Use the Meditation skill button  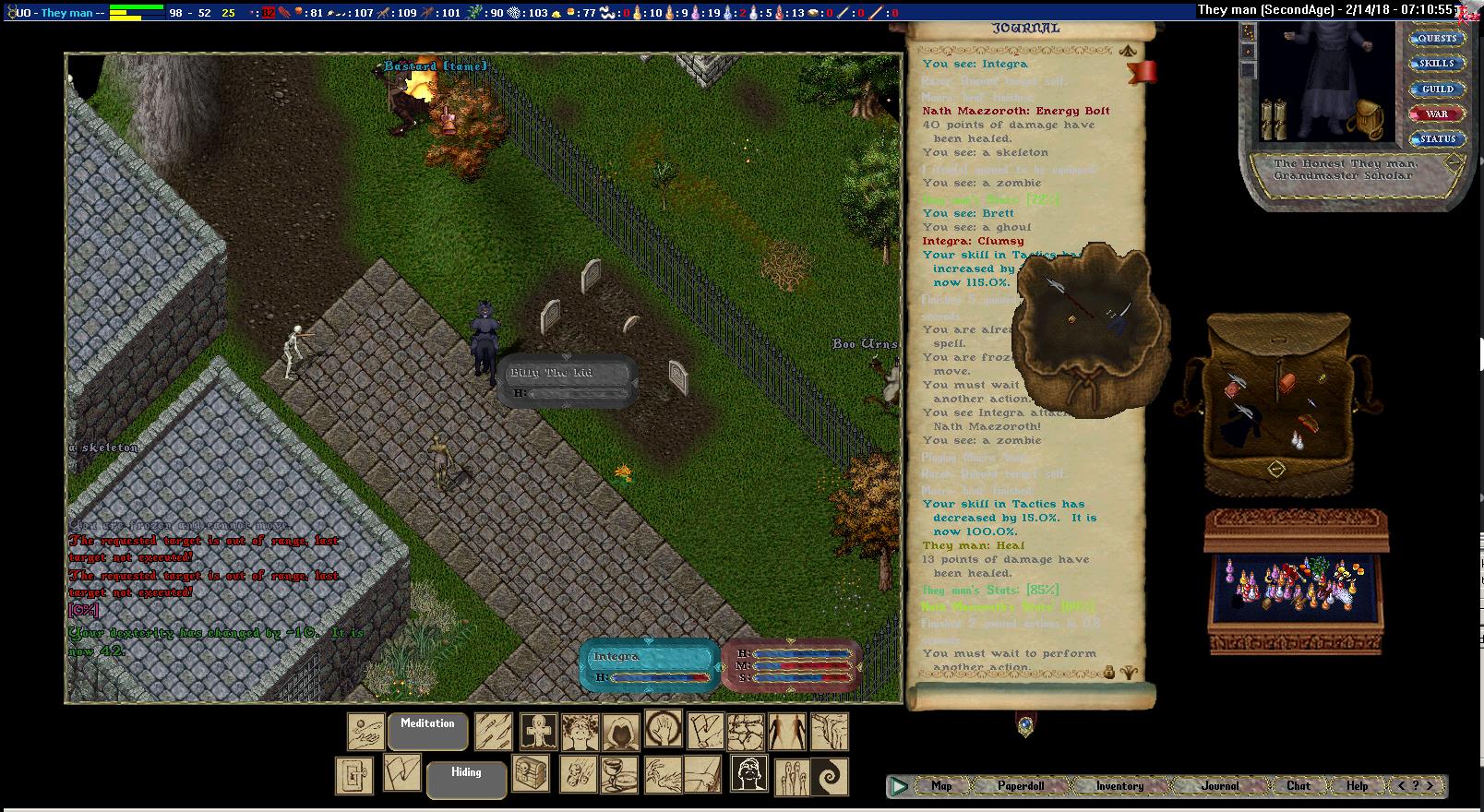[x=427, y=731]
